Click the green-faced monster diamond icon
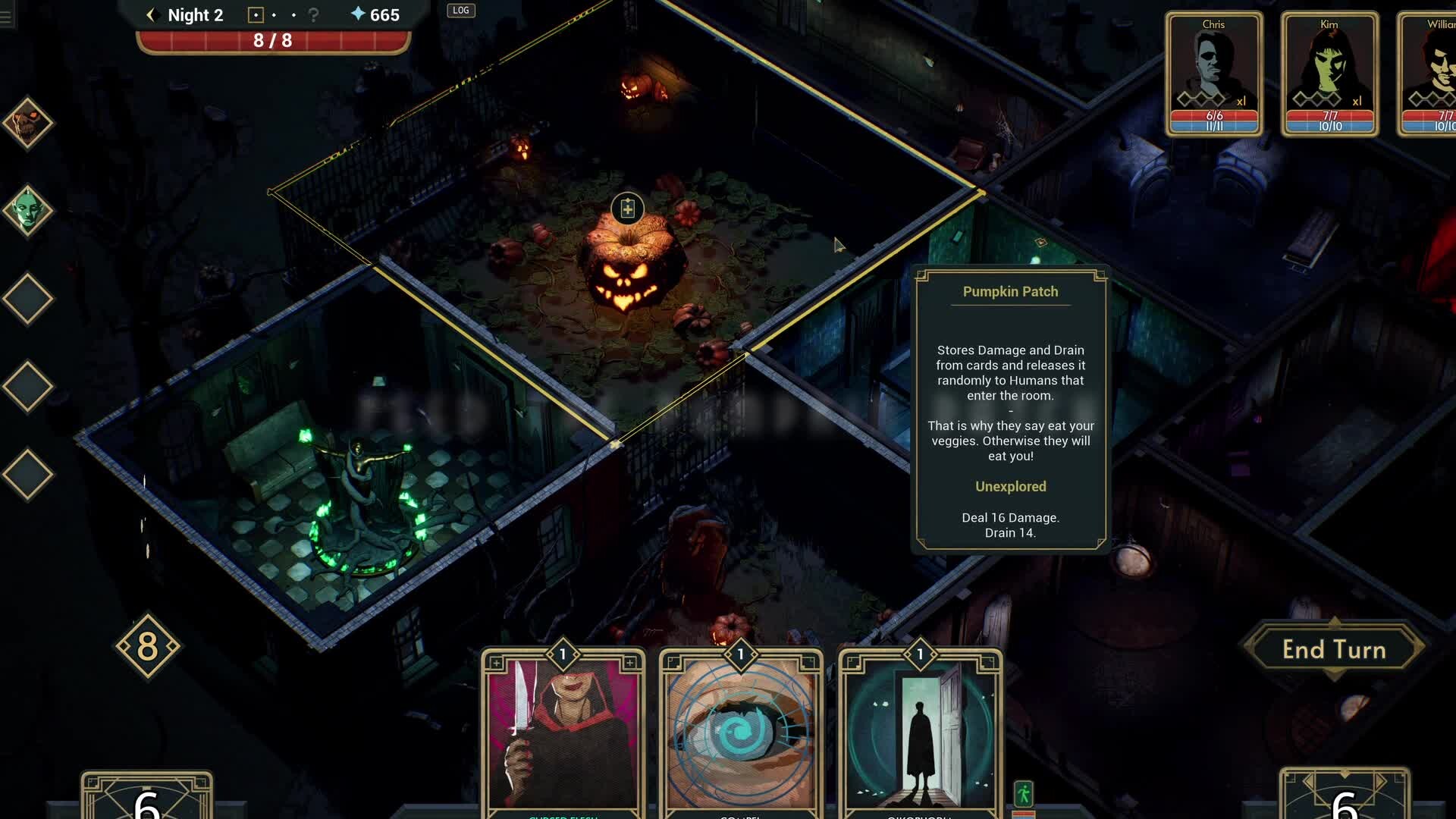Screen dimensions: 1456x819 point(27,211)
